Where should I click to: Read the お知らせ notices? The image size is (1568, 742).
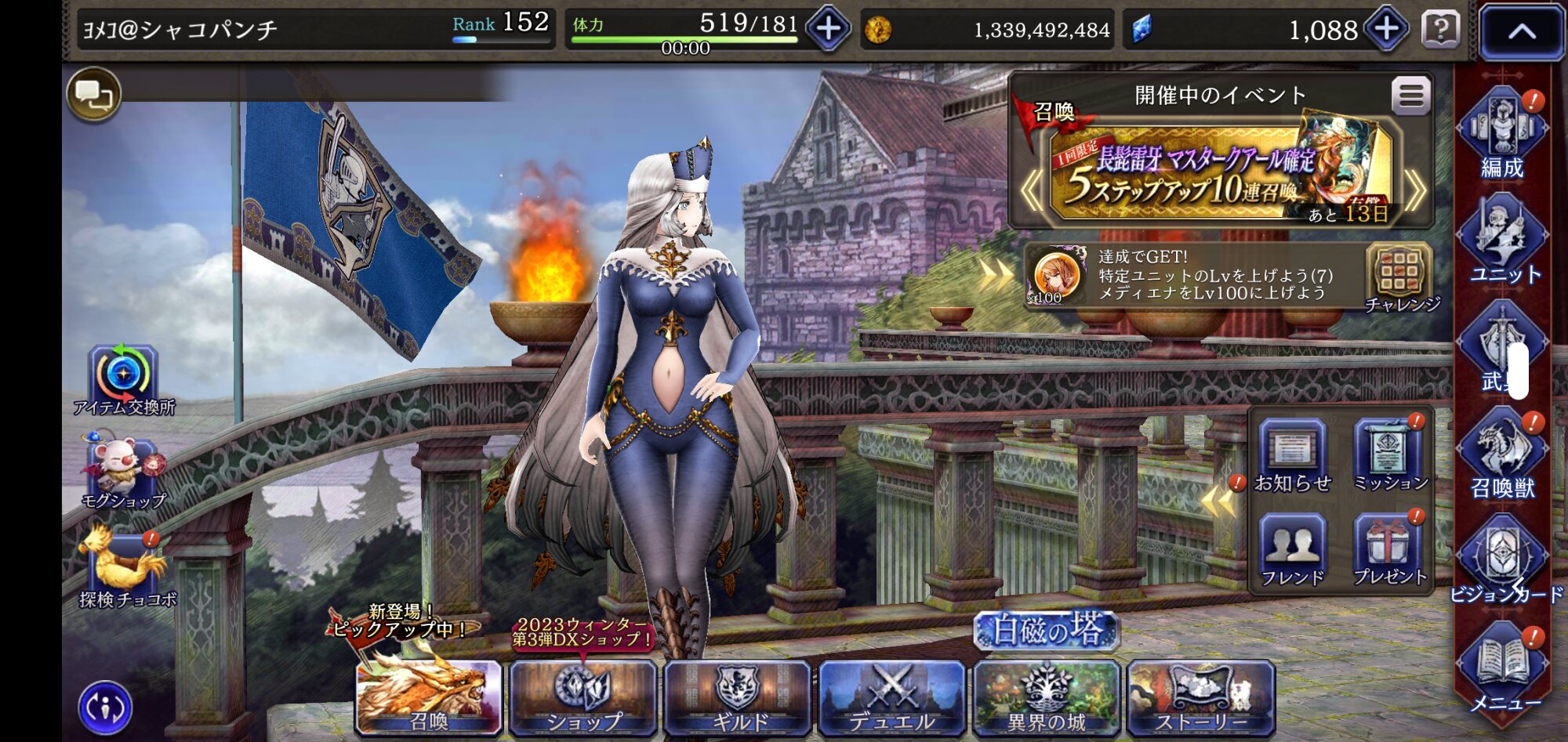pyautogui.click(x=1292, y=456)
